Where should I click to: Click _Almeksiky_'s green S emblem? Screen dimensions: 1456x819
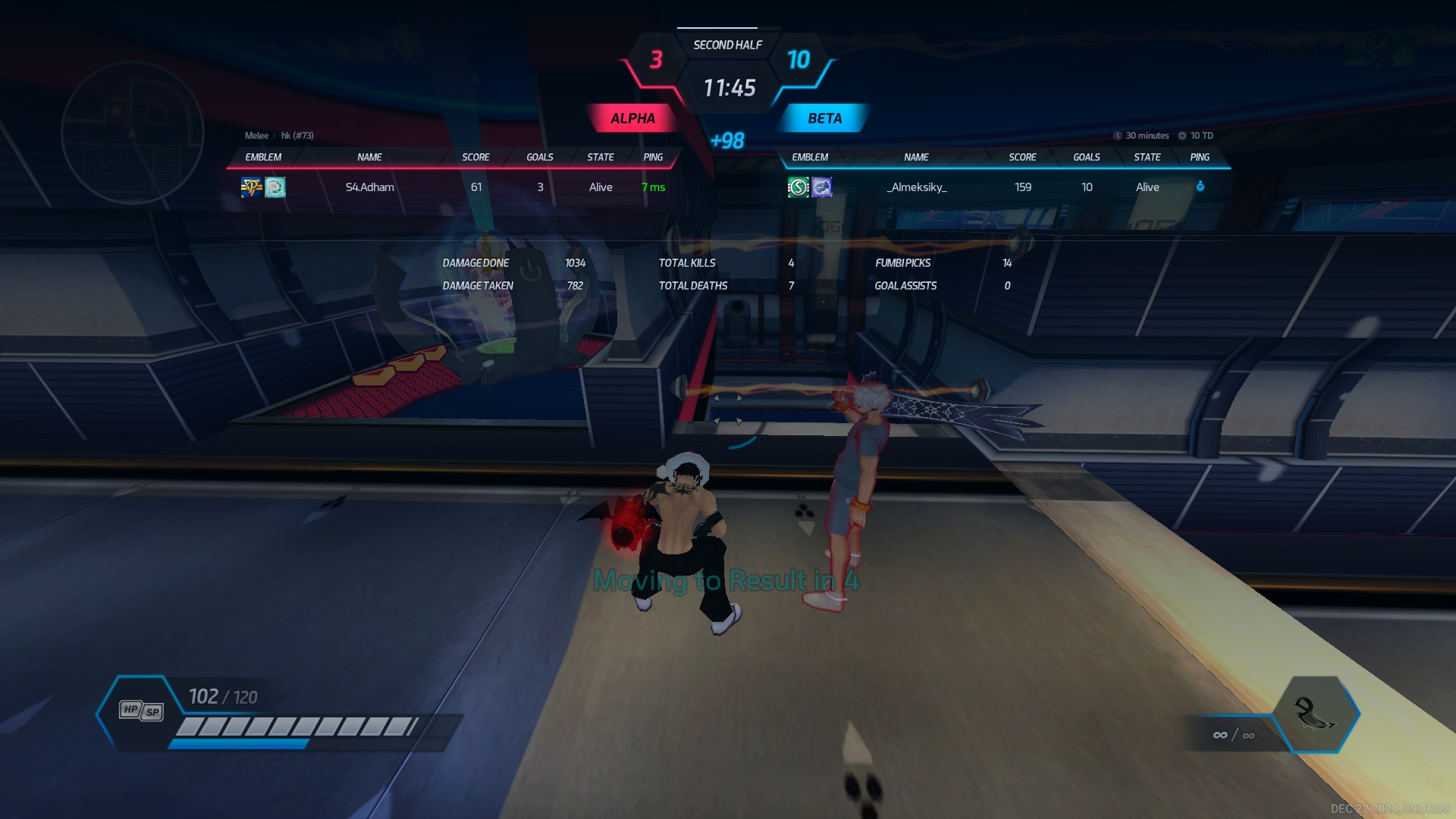(x=798, y=187)
